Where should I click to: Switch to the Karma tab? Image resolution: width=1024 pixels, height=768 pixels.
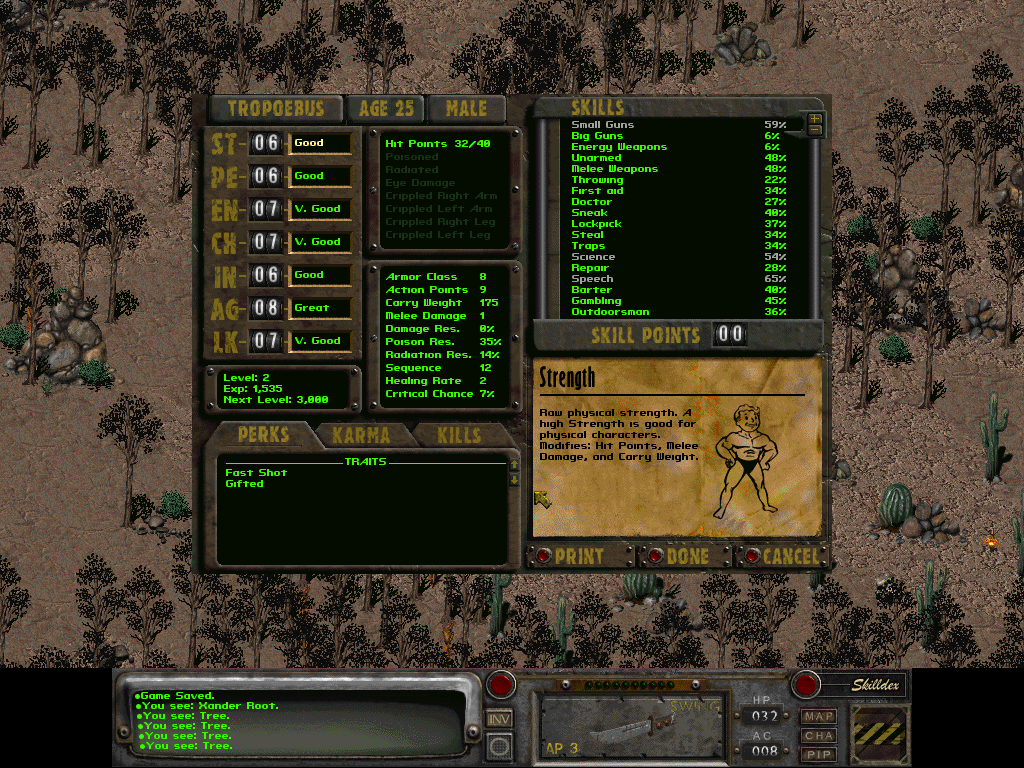coord(361,435)
